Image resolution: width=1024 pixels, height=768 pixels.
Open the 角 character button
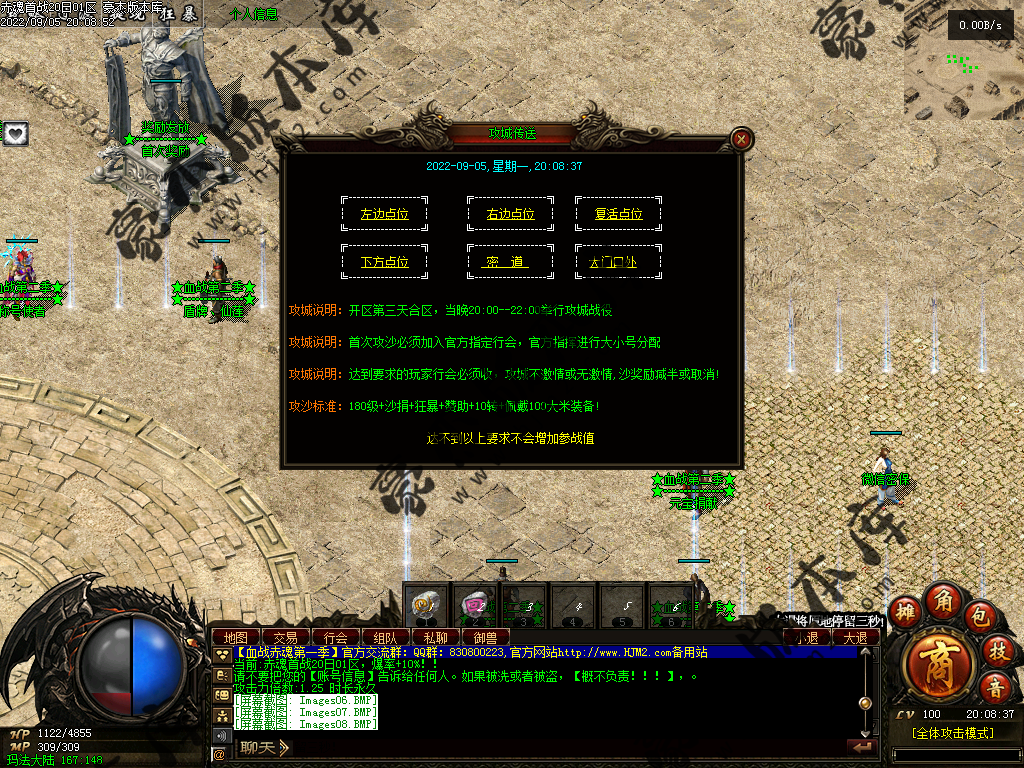coord(942,599)
